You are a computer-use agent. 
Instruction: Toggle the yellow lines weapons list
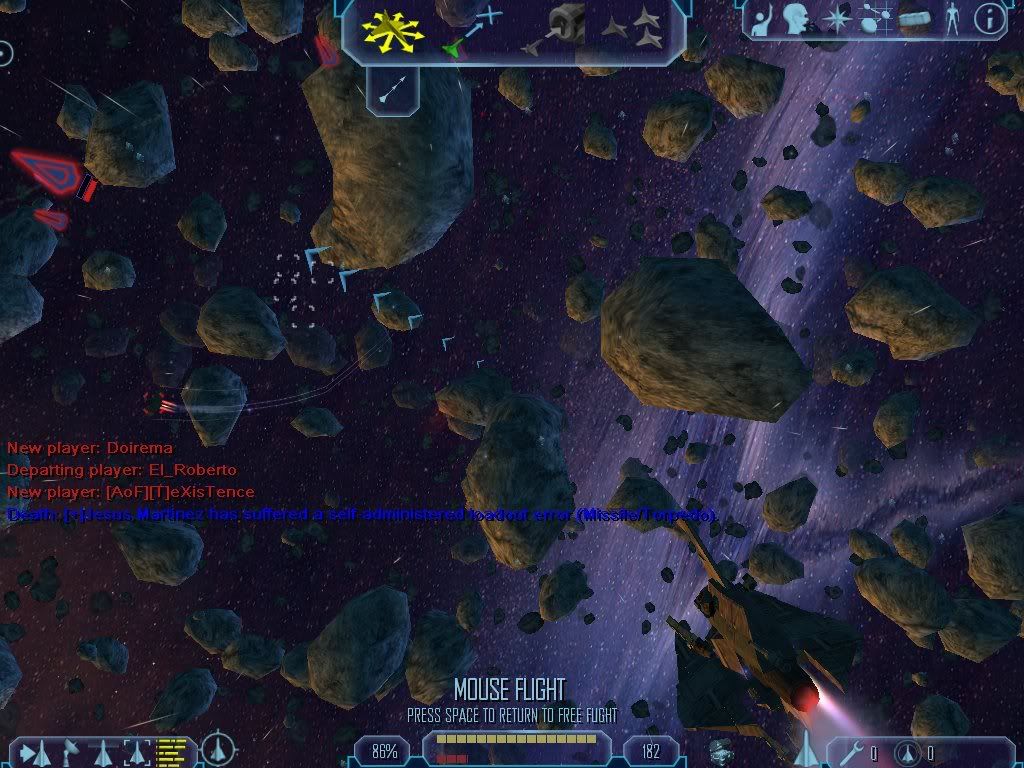pyautogui.click(x=172, y=750)
